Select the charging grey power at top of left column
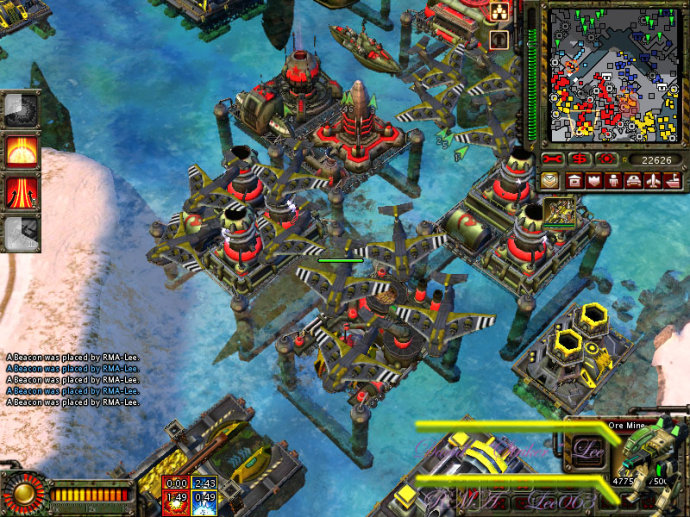The height and width of the screenshot is (517, 690). pyautogui.click(x=21, y=110)
